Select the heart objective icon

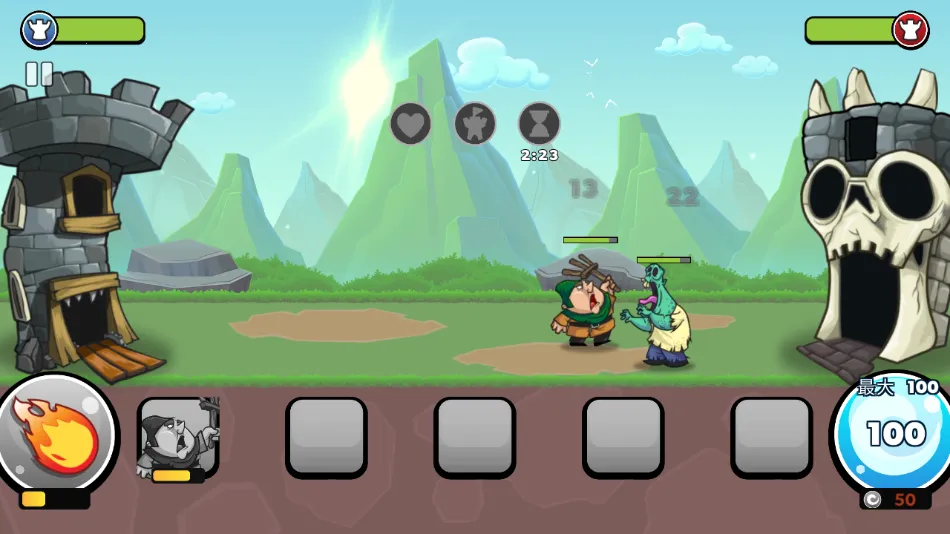pyautogui.click(x=410, y=124)
